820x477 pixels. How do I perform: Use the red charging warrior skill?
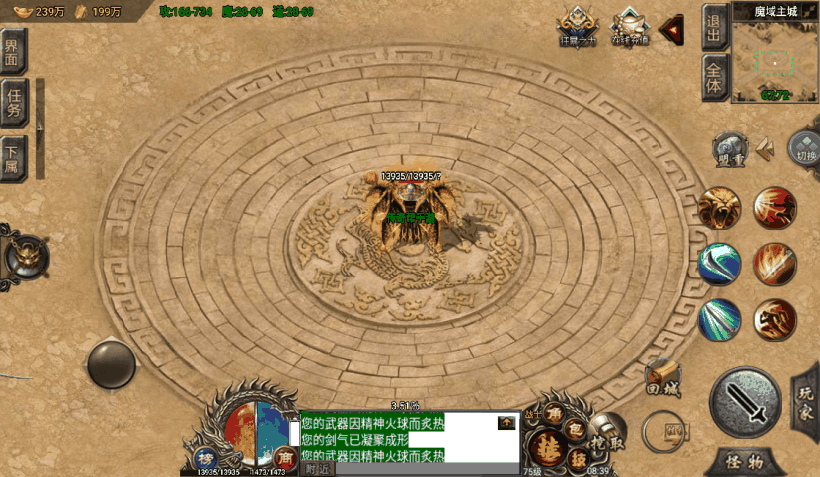click(x=775, y=208)
